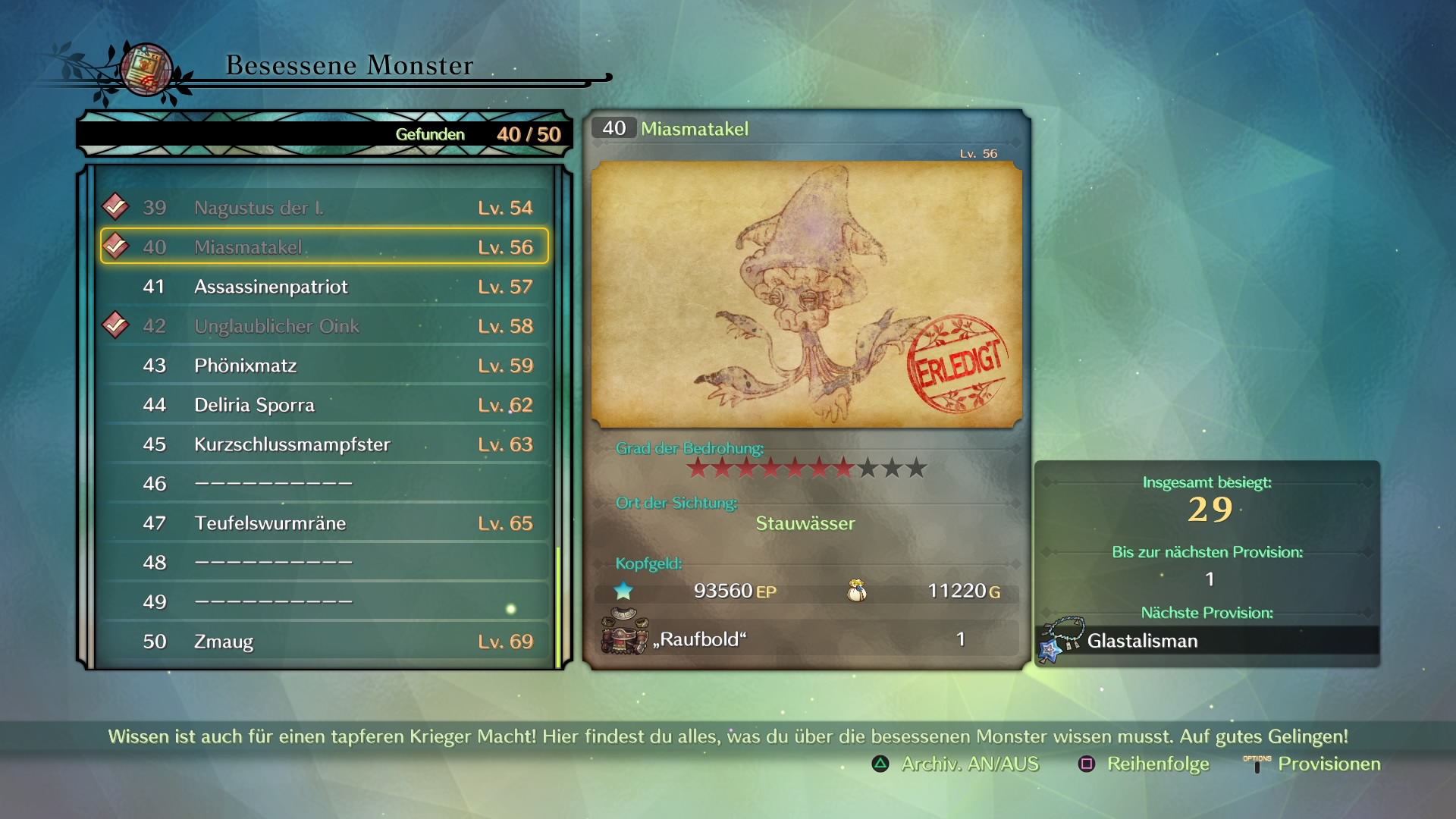Pick the Phönixmatz monster entry
Image resolution: width=1456 pixels, height=819 pixels.
[325, 366]
